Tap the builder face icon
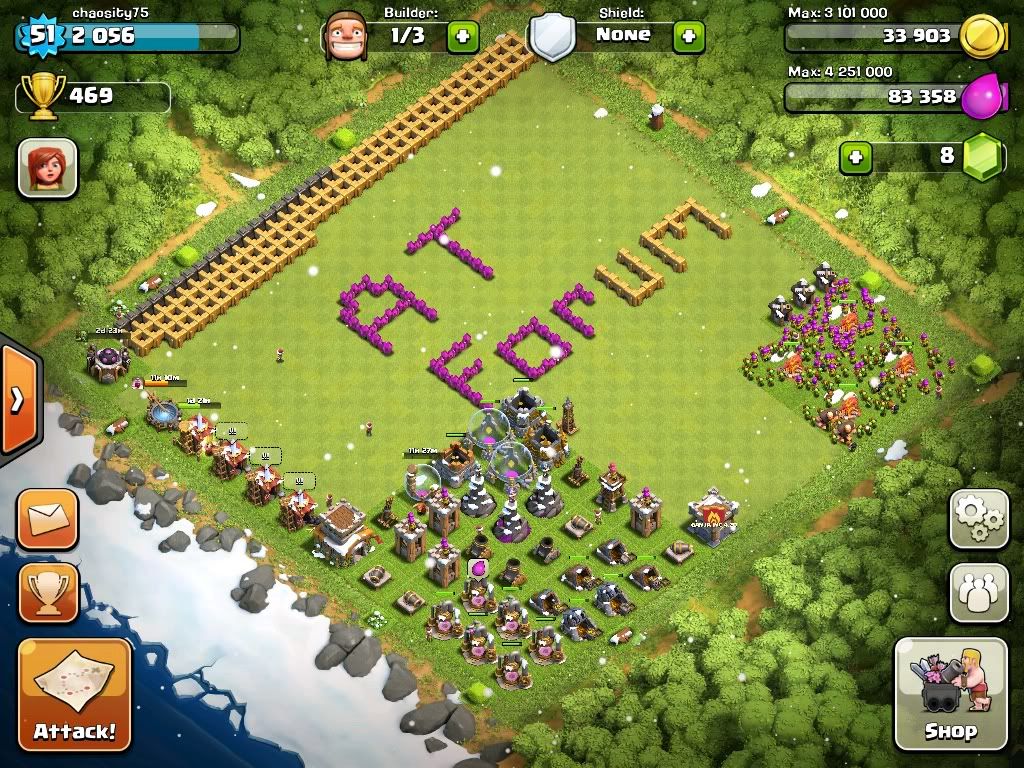This screenshot has height=768, width=1024. coord(346,37)
